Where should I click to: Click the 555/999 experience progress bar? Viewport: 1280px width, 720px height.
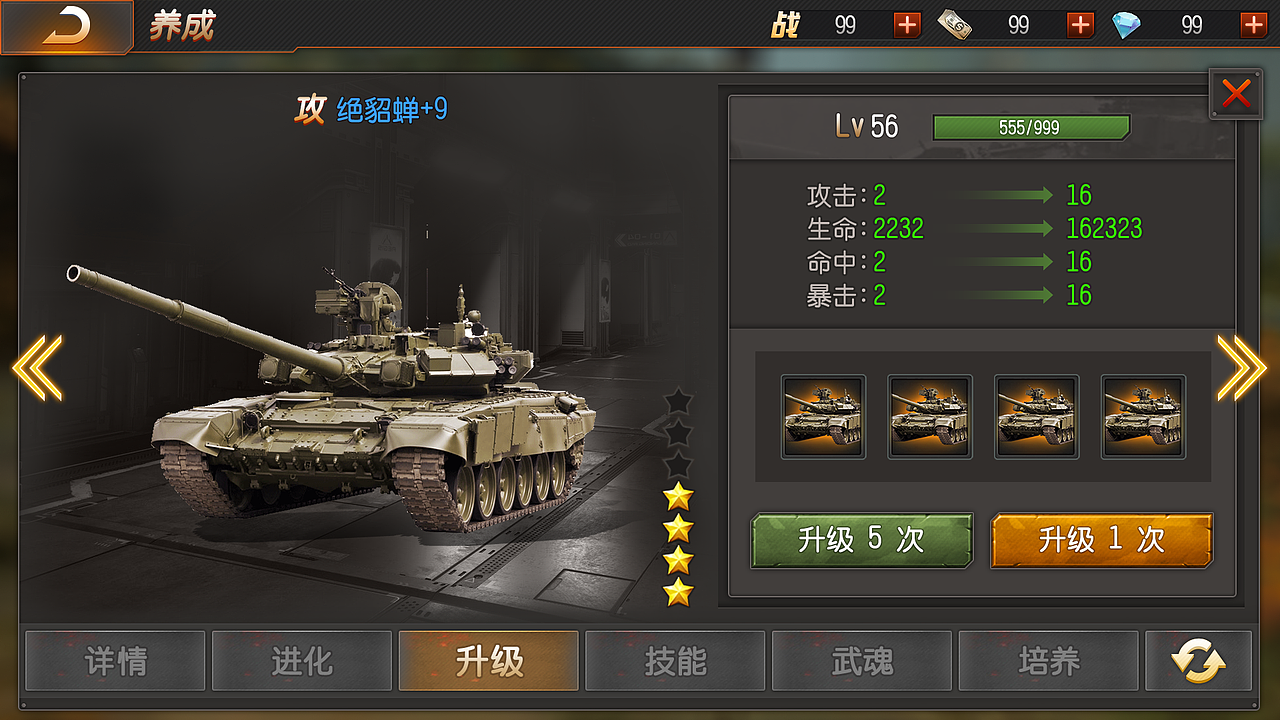1030,127
